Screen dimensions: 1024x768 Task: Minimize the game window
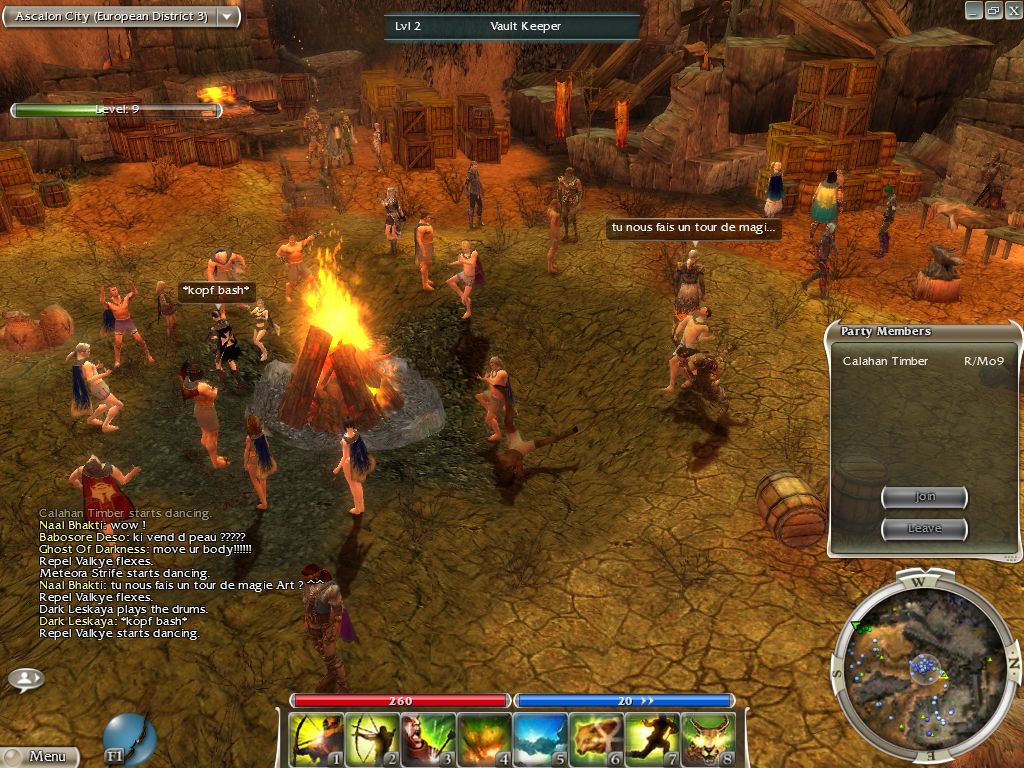coord(973,10)
